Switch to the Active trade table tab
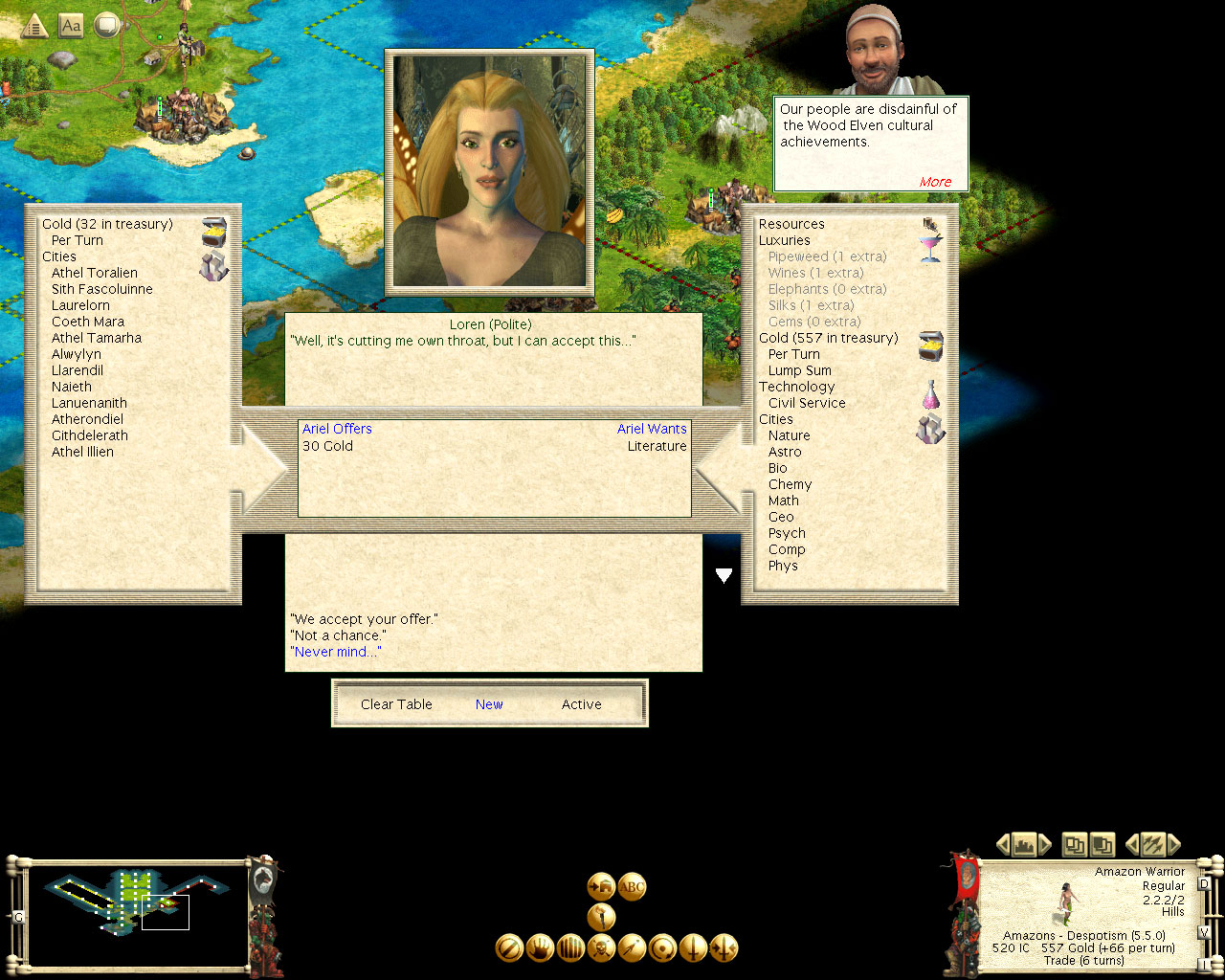The width and height of the screenshot is (1225, 980). (x=581, y=704)
